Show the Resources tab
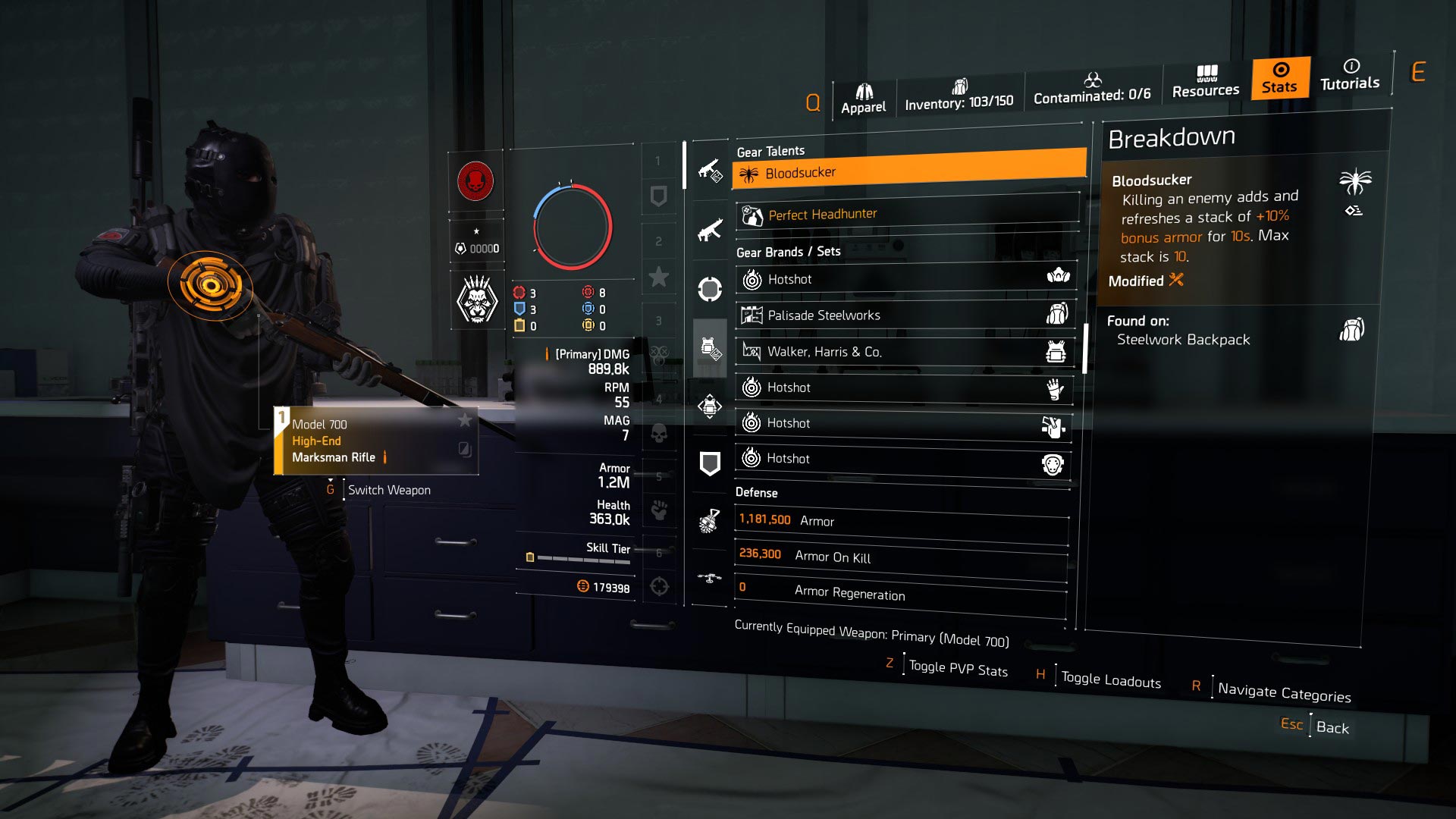 [x=1206, y=82]
